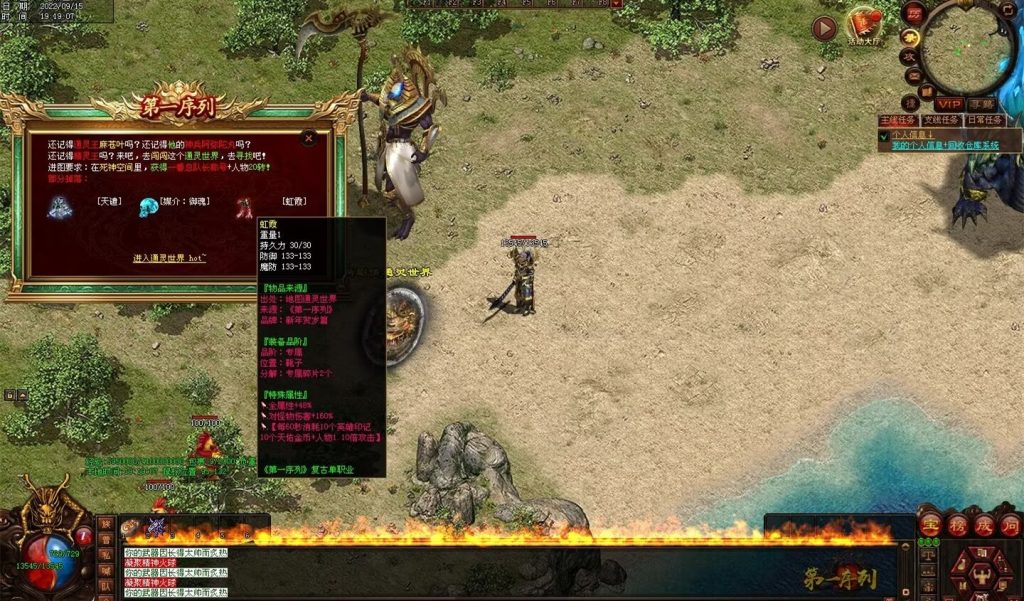Close the 第一序列 dialog window
This screenshot has height=601, width=1024.
click(309, 138)
